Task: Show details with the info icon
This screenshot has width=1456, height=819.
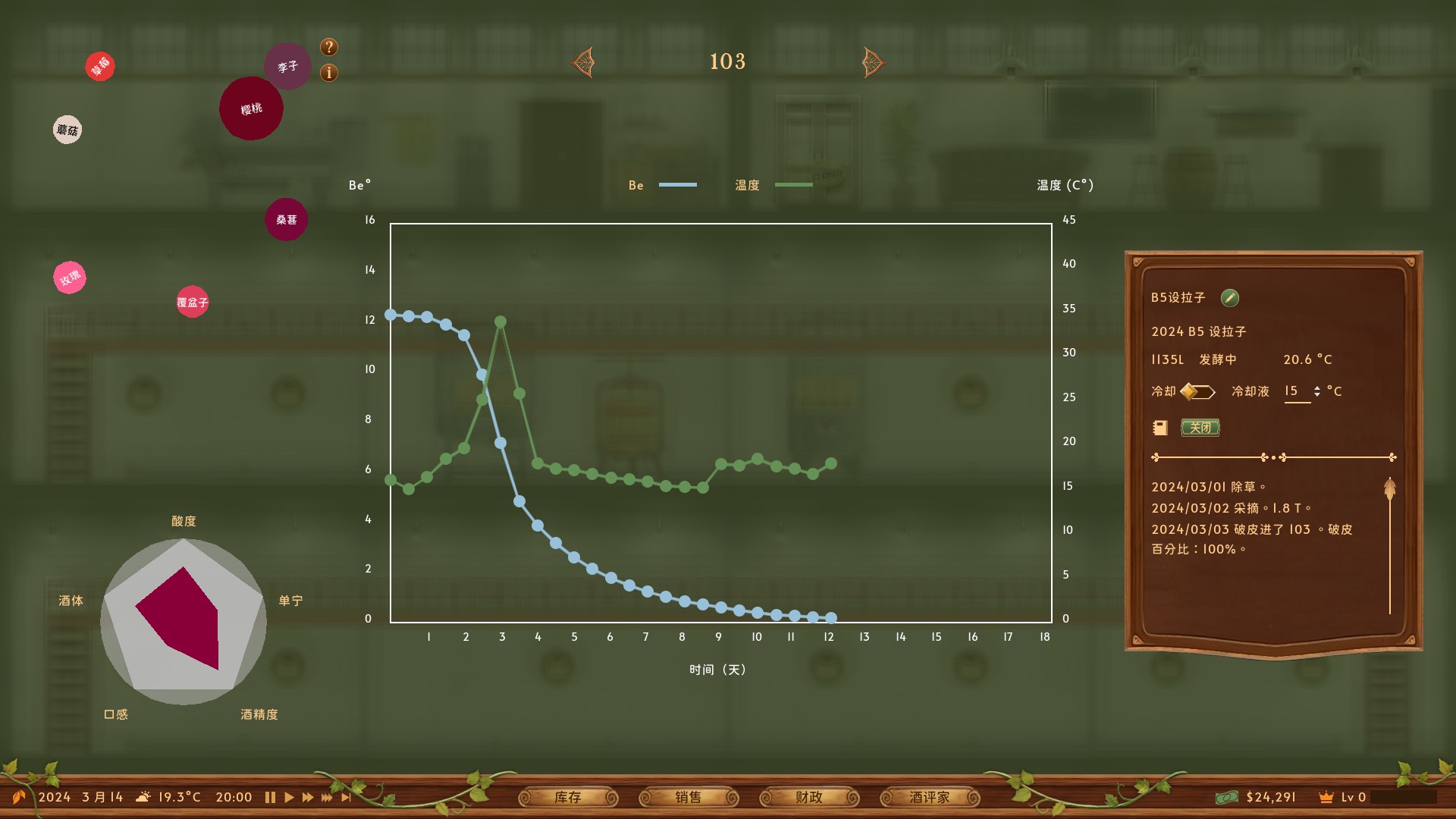Action: pos(328,73)
